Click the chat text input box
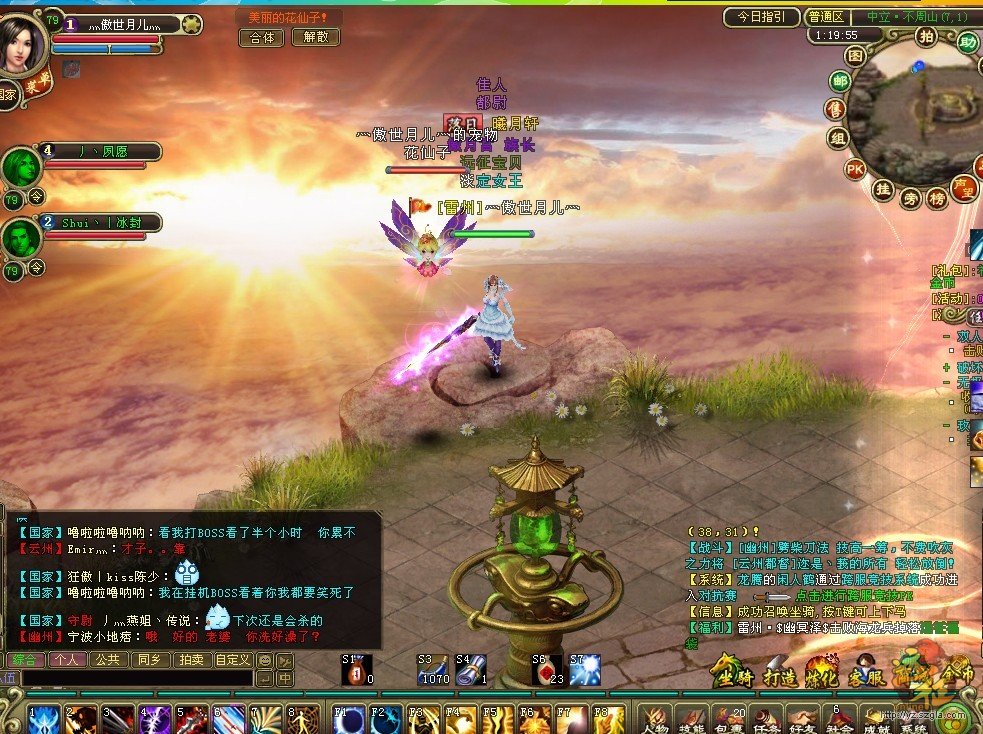This screenshot has height=734, width=983. [x=135, y=678]
